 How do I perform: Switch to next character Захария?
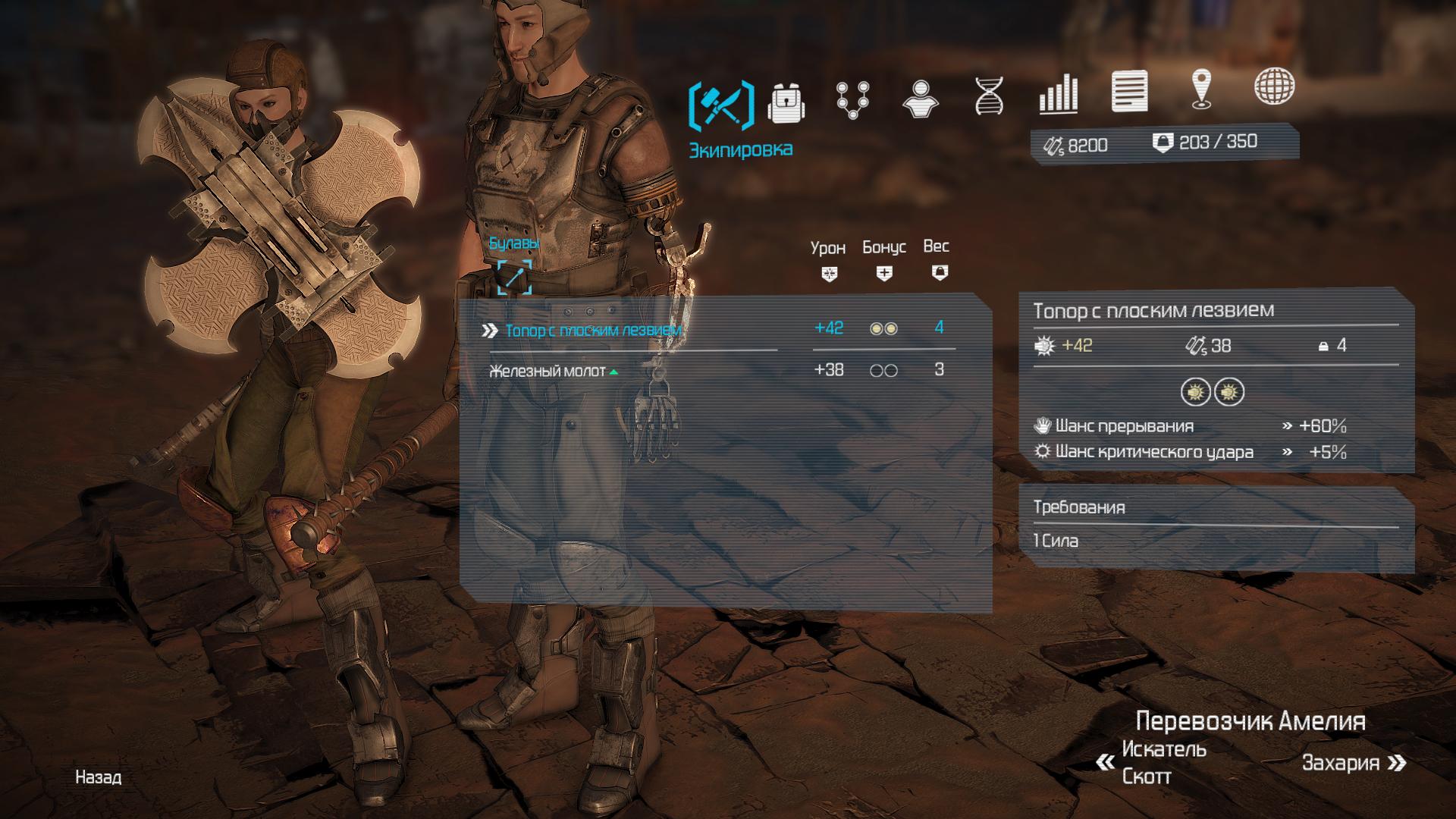point(1353,763)
